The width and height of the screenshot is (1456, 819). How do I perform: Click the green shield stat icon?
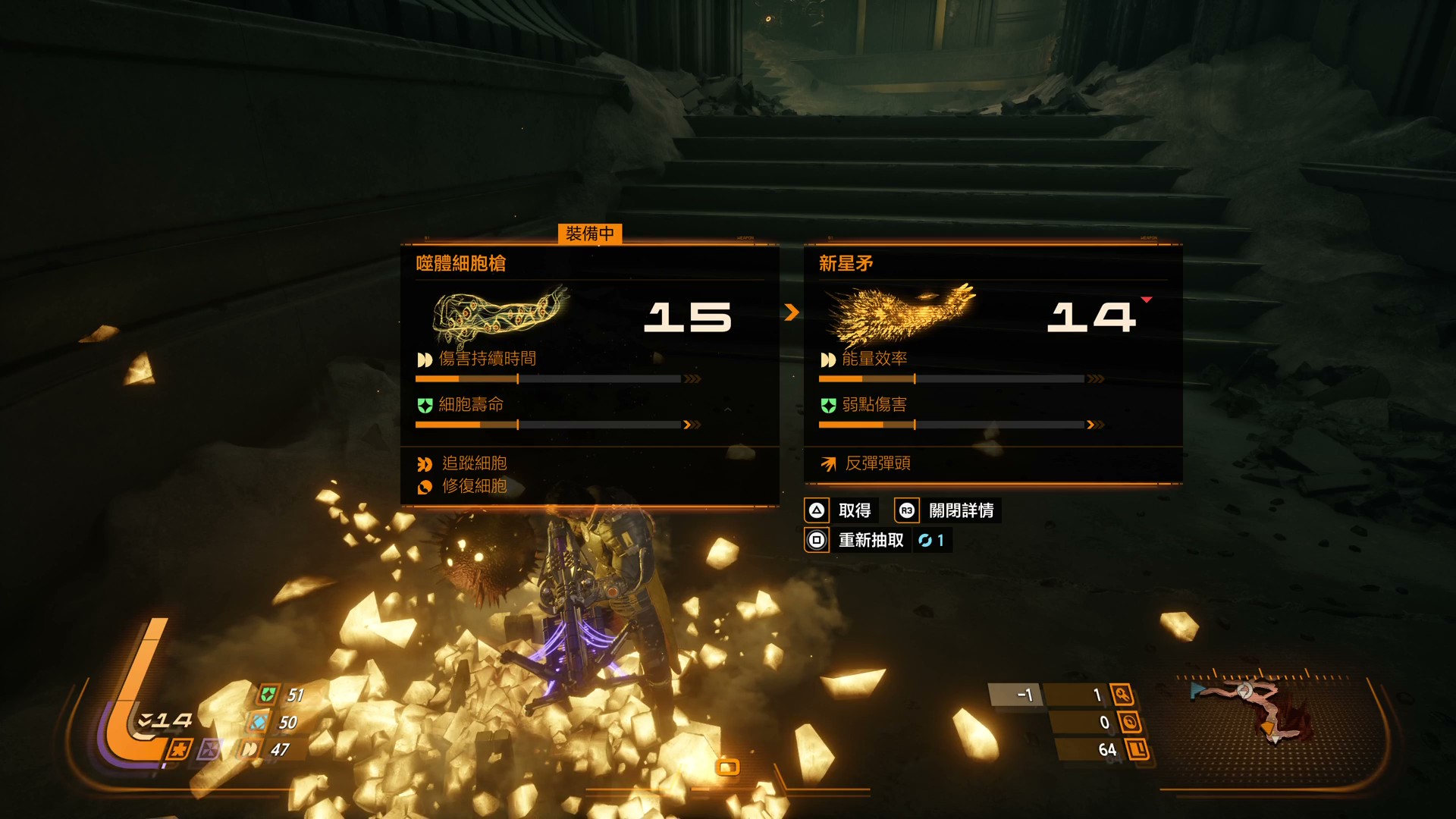[268, 695]
